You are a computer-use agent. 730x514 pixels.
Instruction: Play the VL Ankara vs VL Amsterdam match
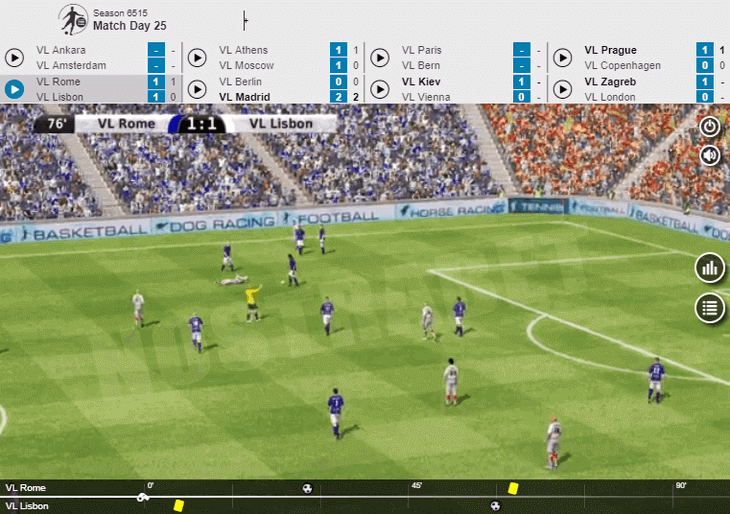tap(15, 57)
